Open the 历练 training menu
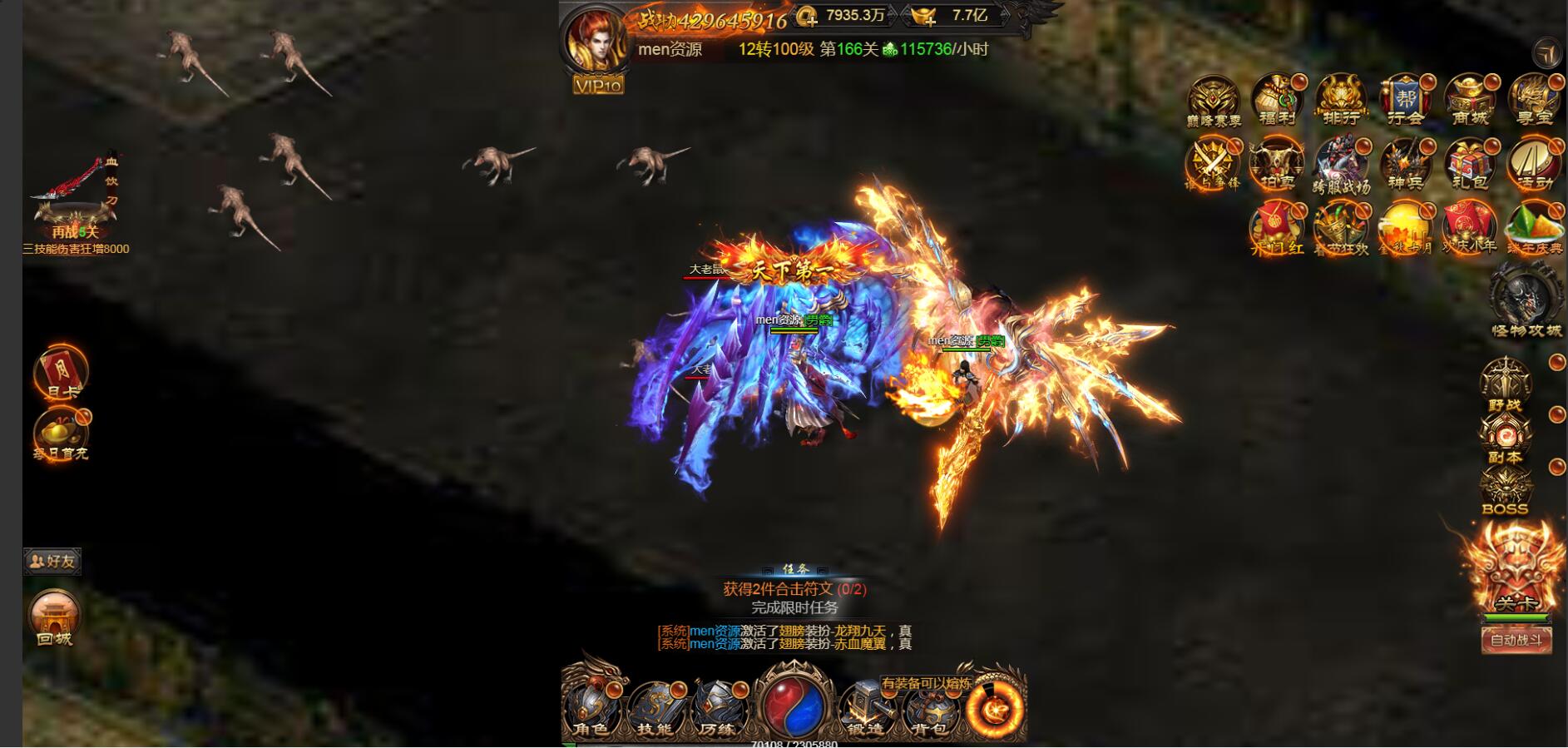The width and height of the screenshot is (1568, 748). pos(717,709)
